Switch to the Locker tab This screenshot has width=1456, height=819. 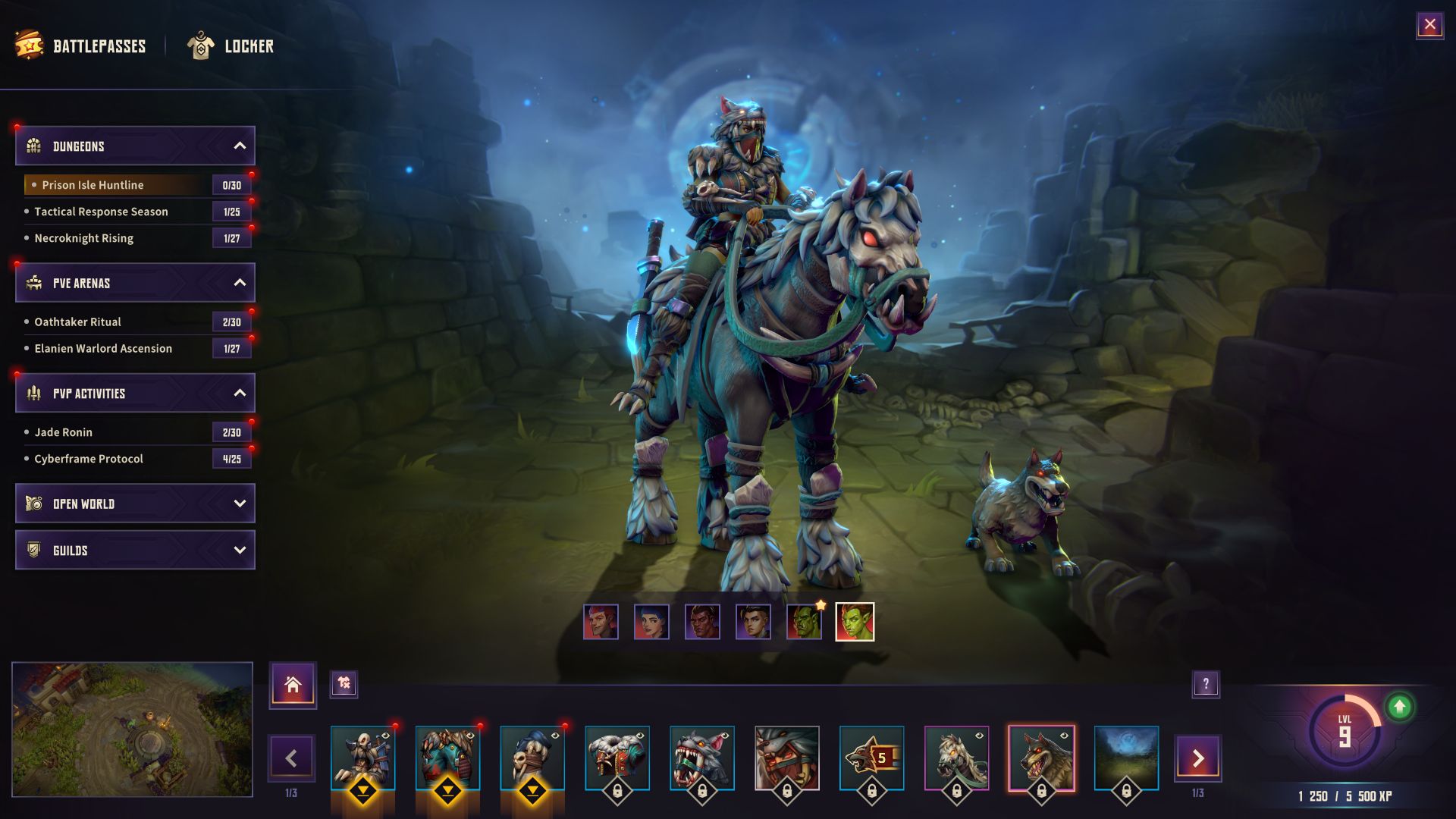coord(231,46)
